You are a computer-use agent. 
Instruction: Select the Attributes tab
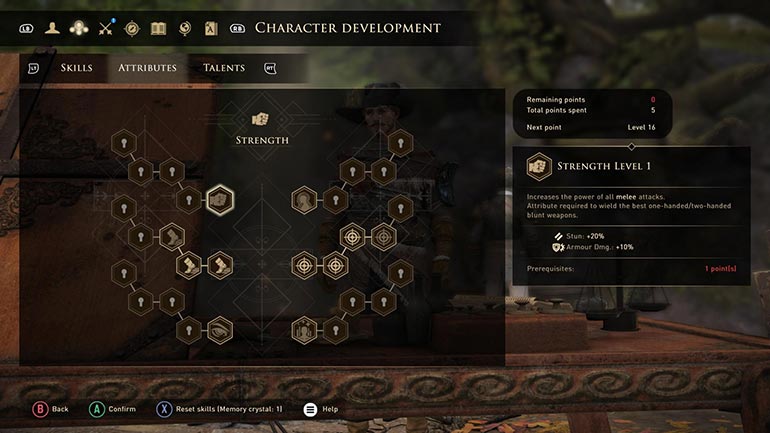coord(147,68)
